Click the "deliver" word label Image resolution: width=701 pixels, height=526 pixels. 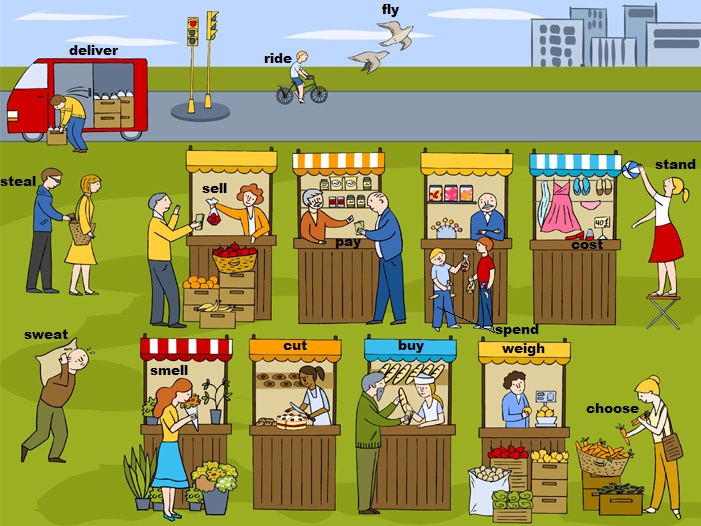pos(93,50)
